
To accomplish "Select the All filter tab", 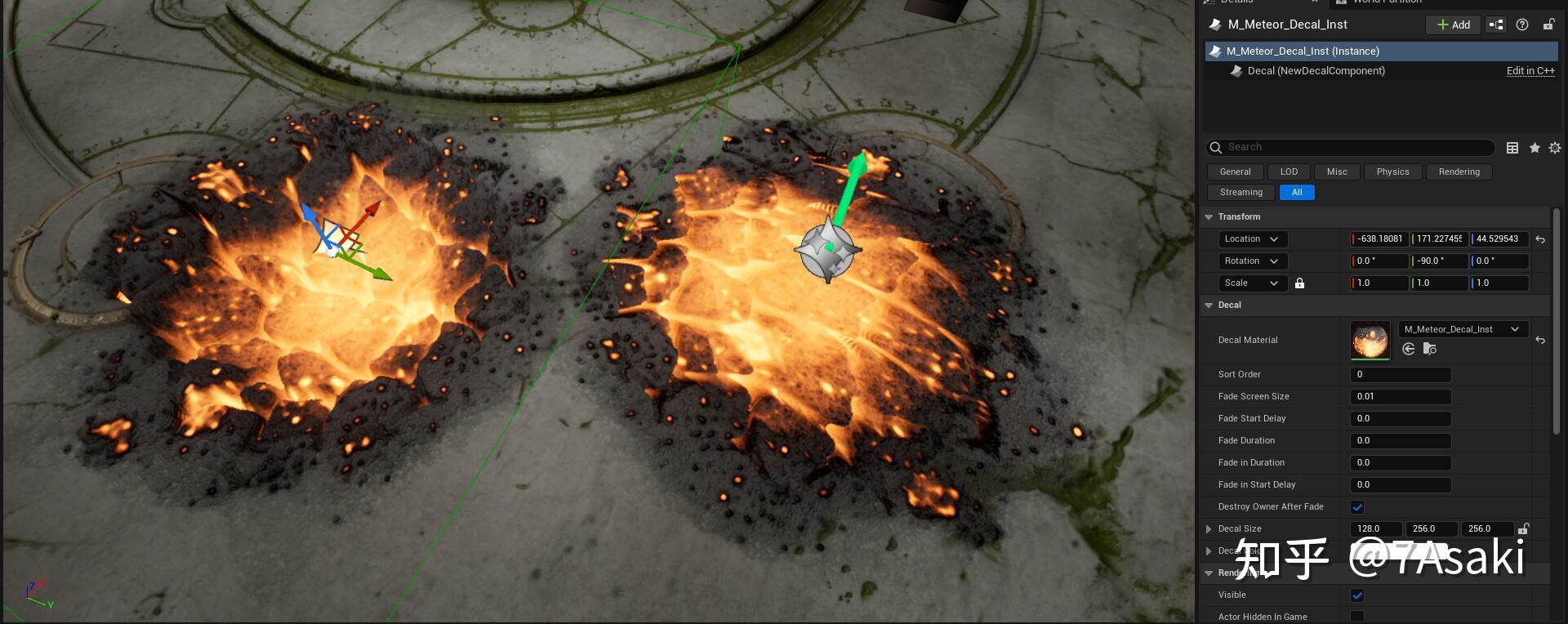I will tap(1297, 192).
